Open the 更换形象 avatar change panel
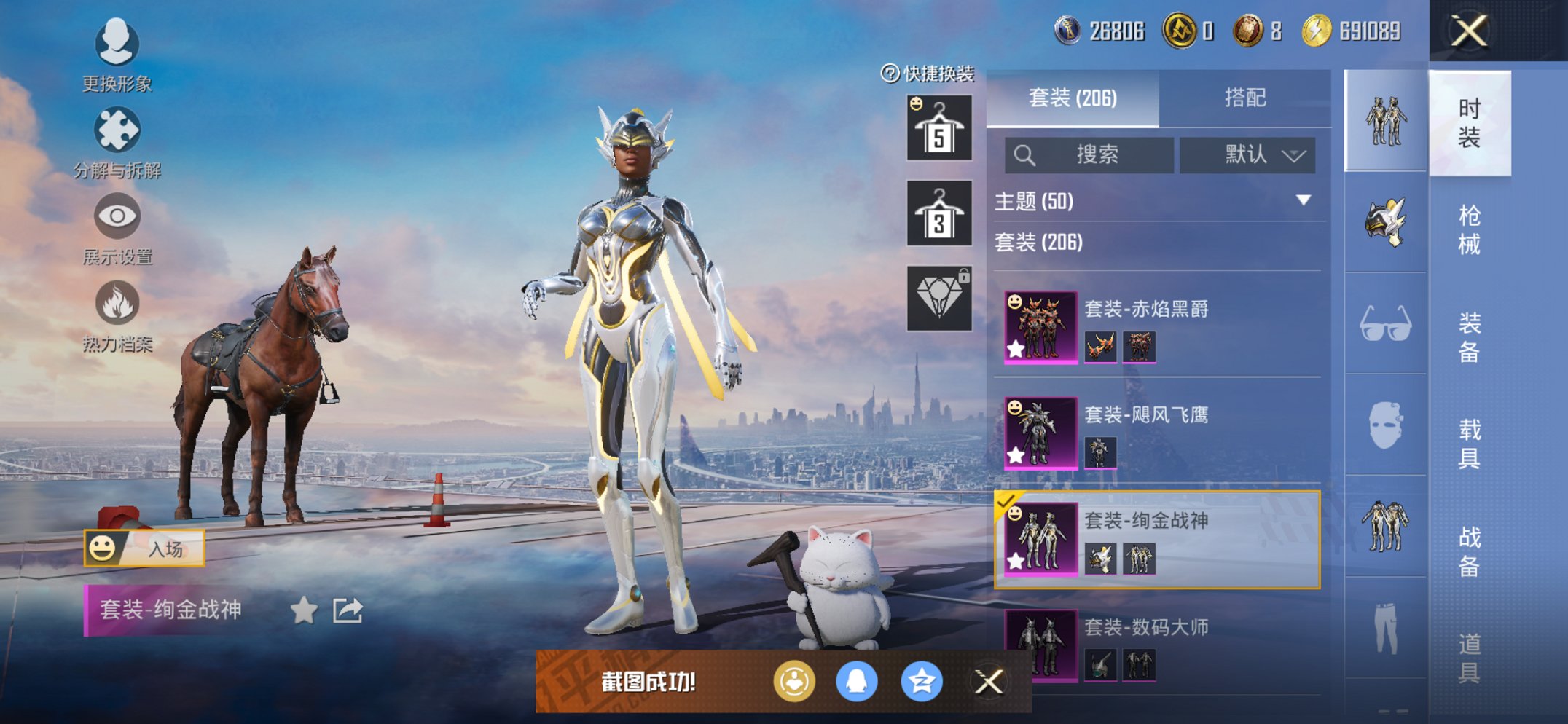1568x724 pixels. click(117, 44)
